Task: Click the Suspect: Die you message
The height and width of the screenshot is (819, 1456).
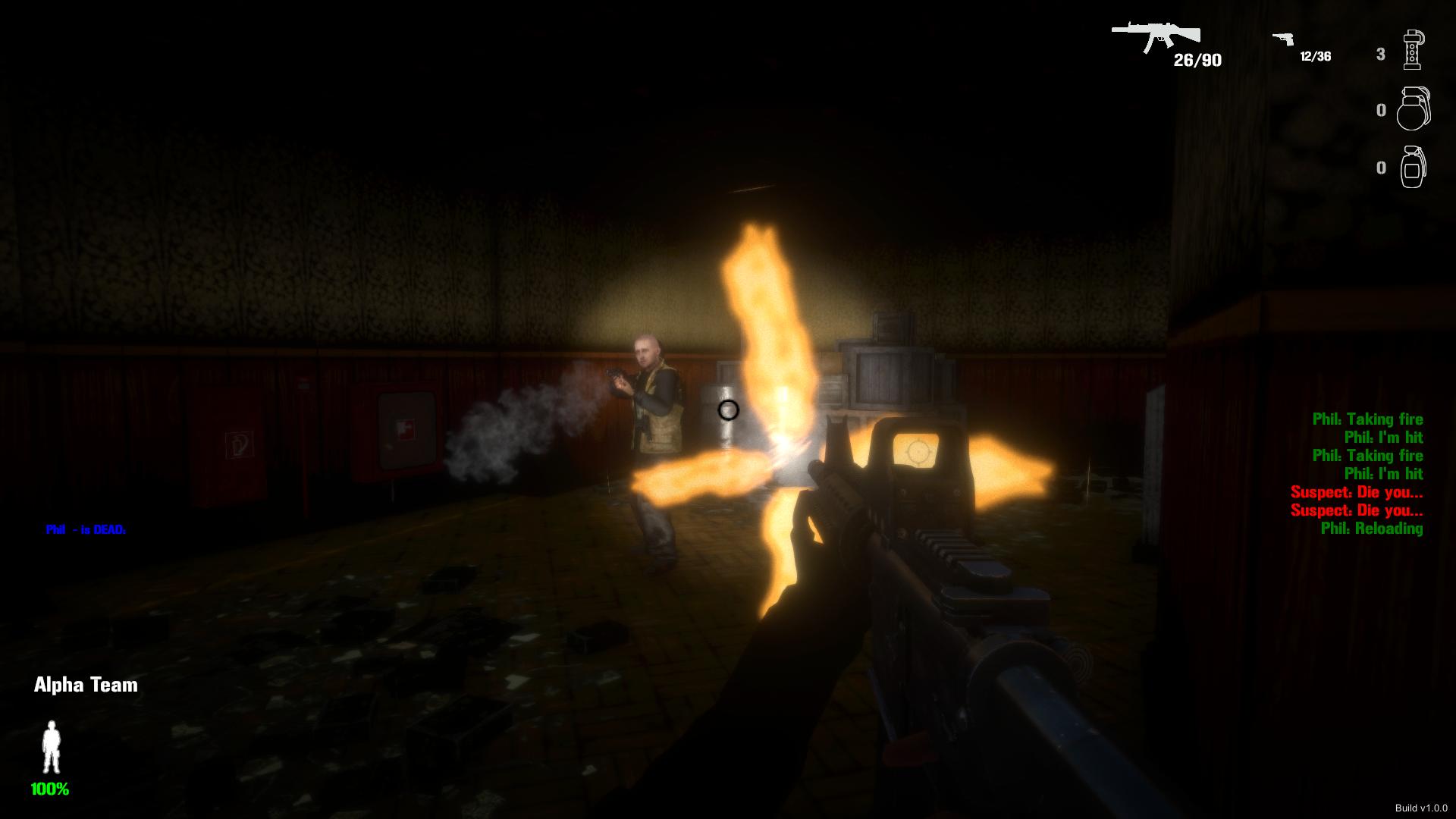Action: pos(1357,494)
